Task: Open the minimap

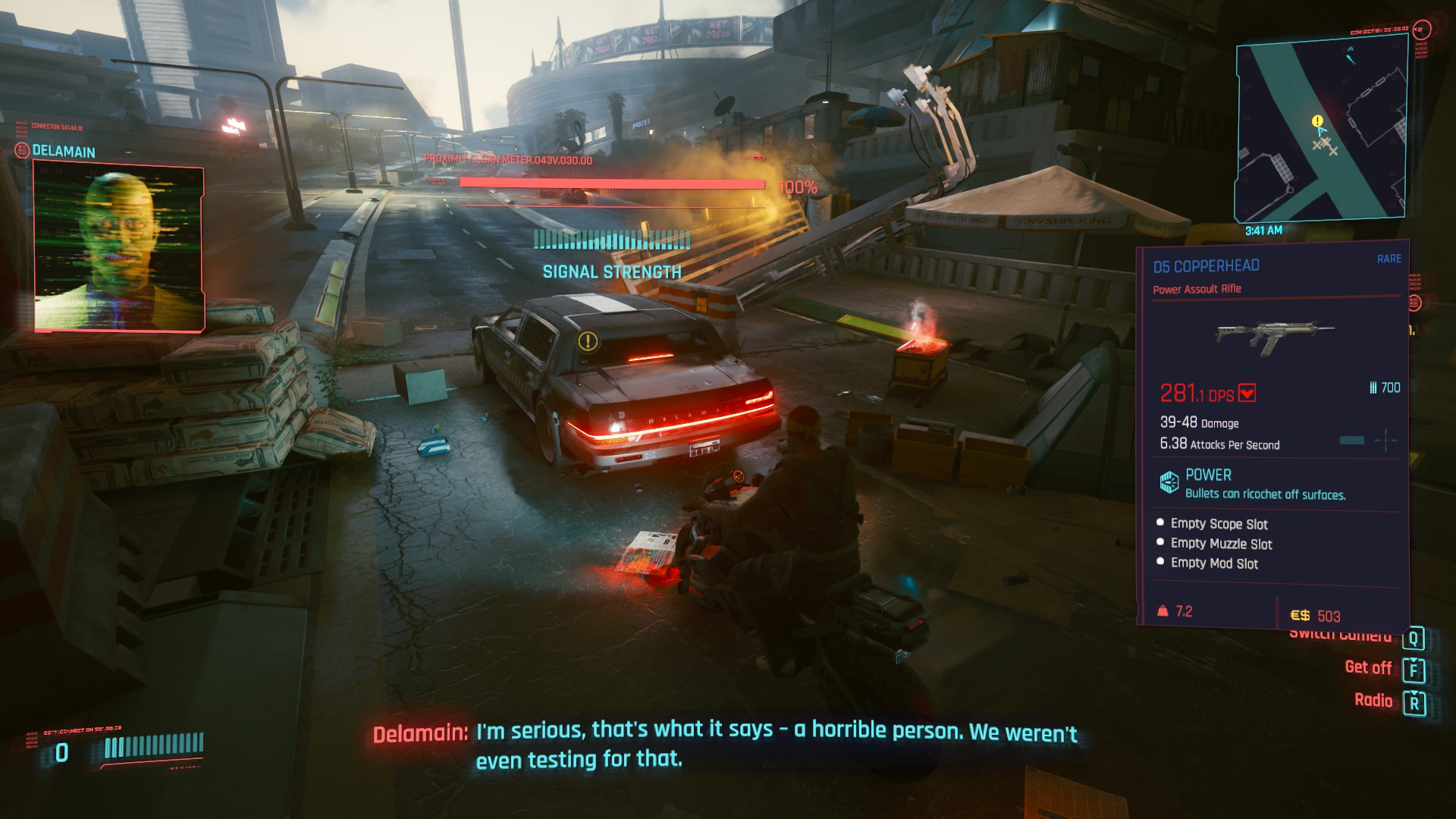Action: pos(1321,130)
